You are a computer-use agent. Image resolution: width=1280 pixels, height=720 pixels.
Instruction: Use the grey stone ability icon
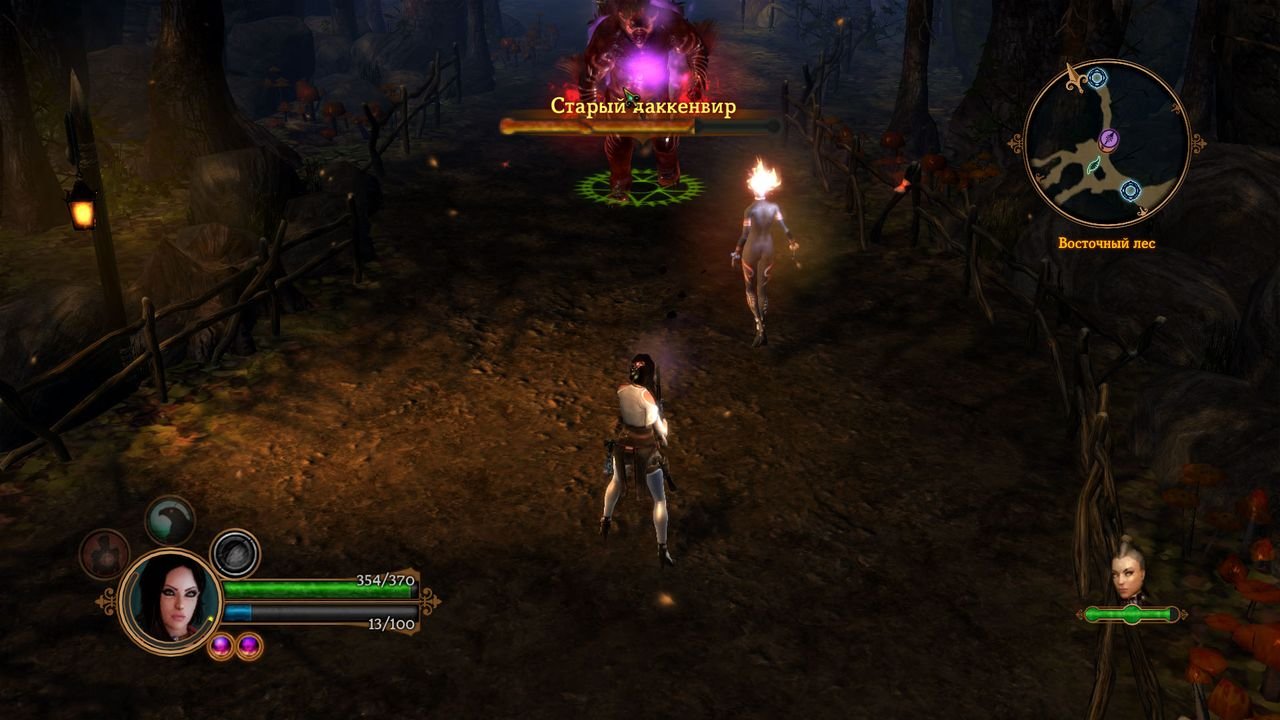click(x=236, y=554)
